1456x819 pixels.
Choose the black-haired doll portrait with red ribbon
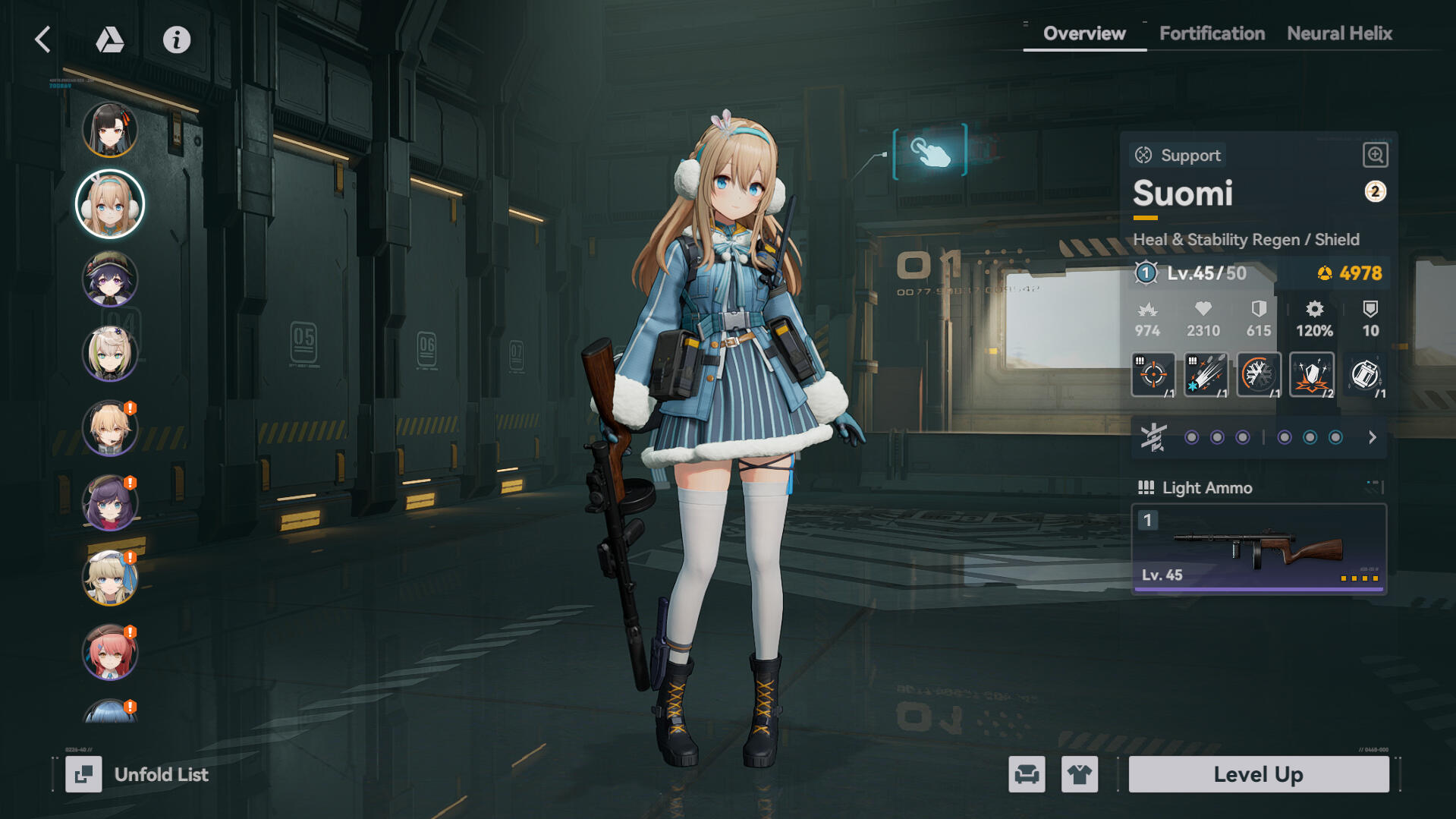point(110,130)
